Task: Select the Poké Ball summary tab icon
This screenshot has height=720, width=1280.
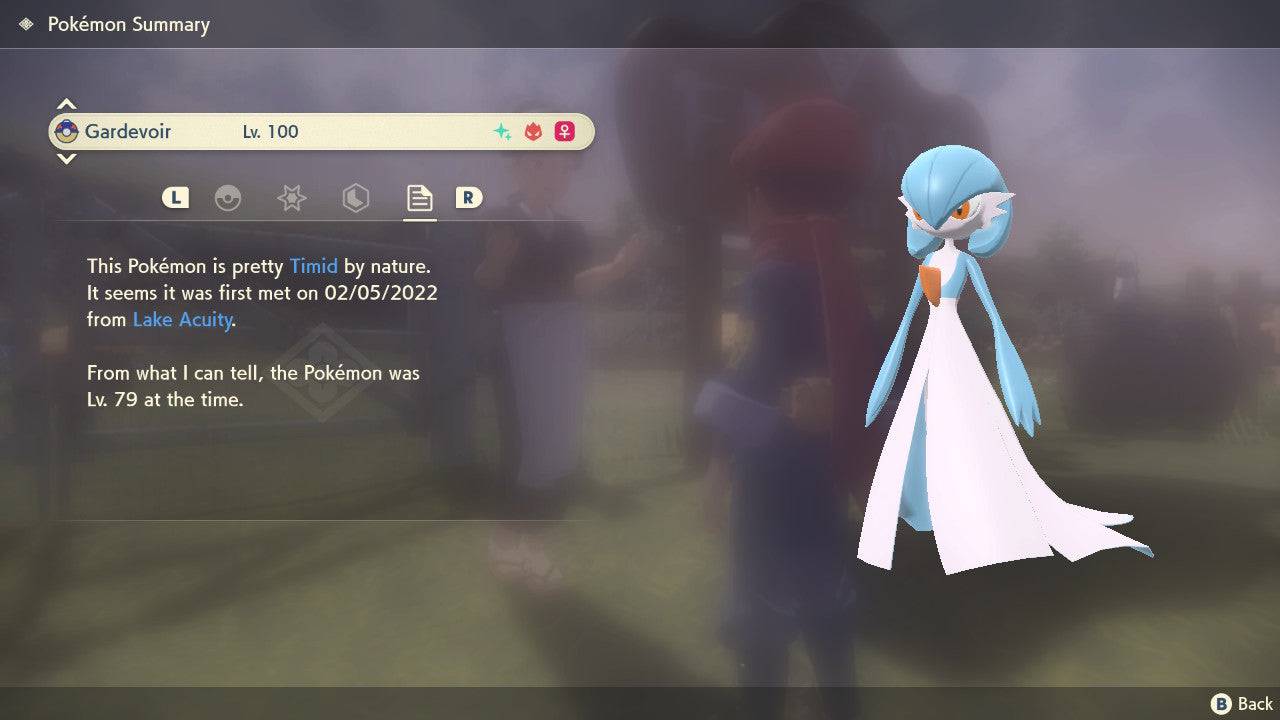Action: [230, 198]
